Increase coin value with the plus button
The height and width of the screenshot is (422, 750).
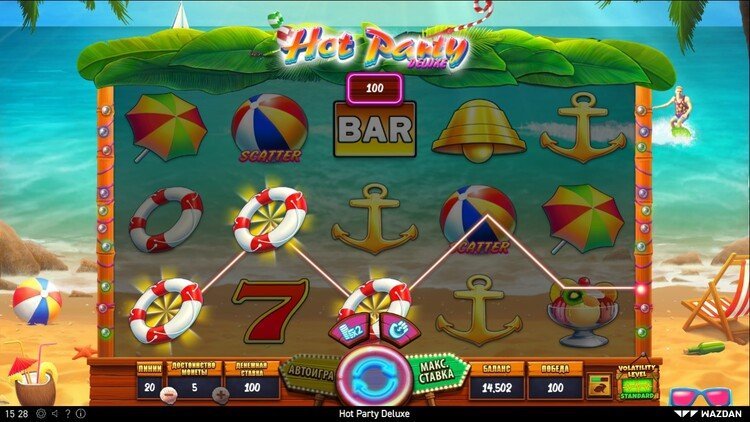pyautogui.click(x=221, y=393)
